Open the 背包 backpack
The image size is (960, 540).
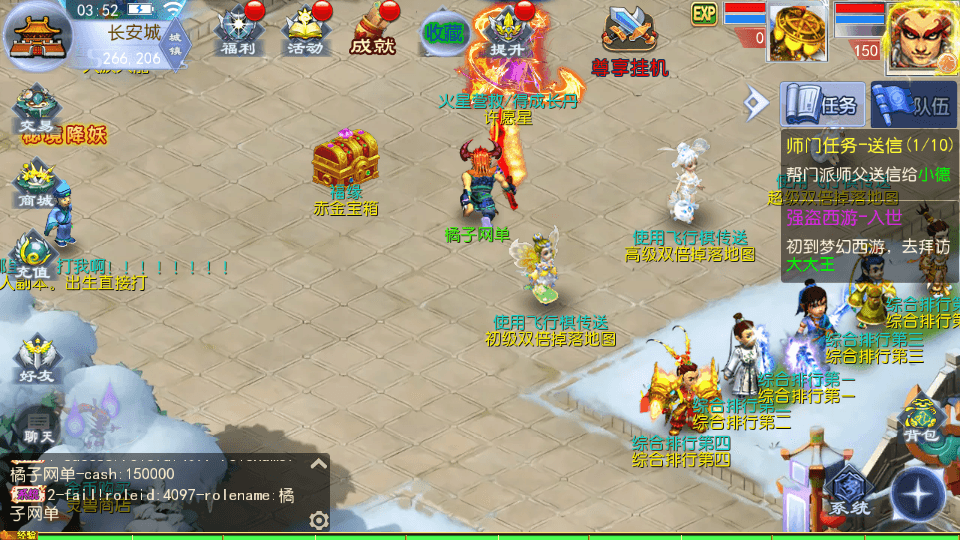[x=920, y=422]
